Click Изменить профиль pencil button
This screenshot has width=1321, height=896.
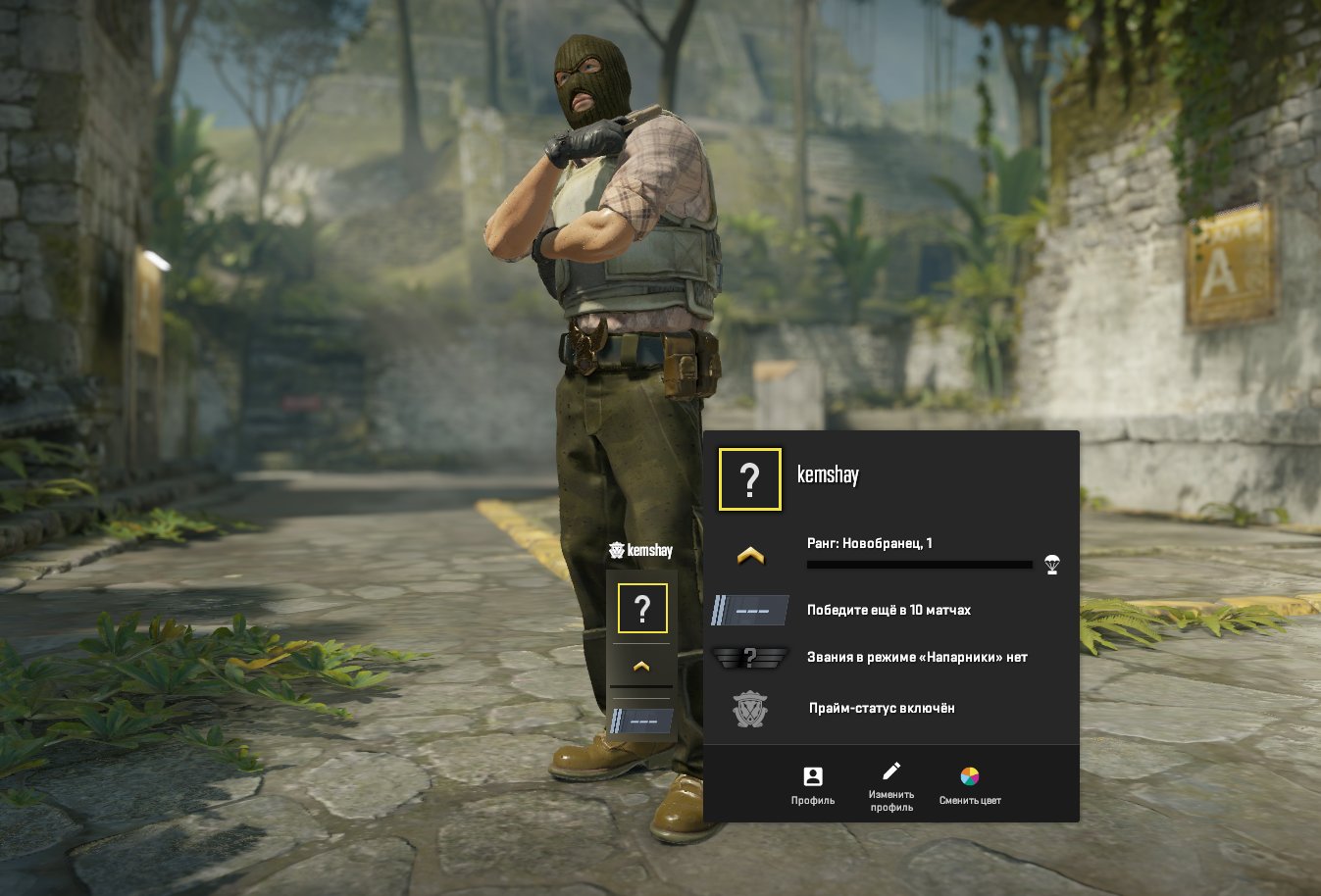click(x=890, y=785)
